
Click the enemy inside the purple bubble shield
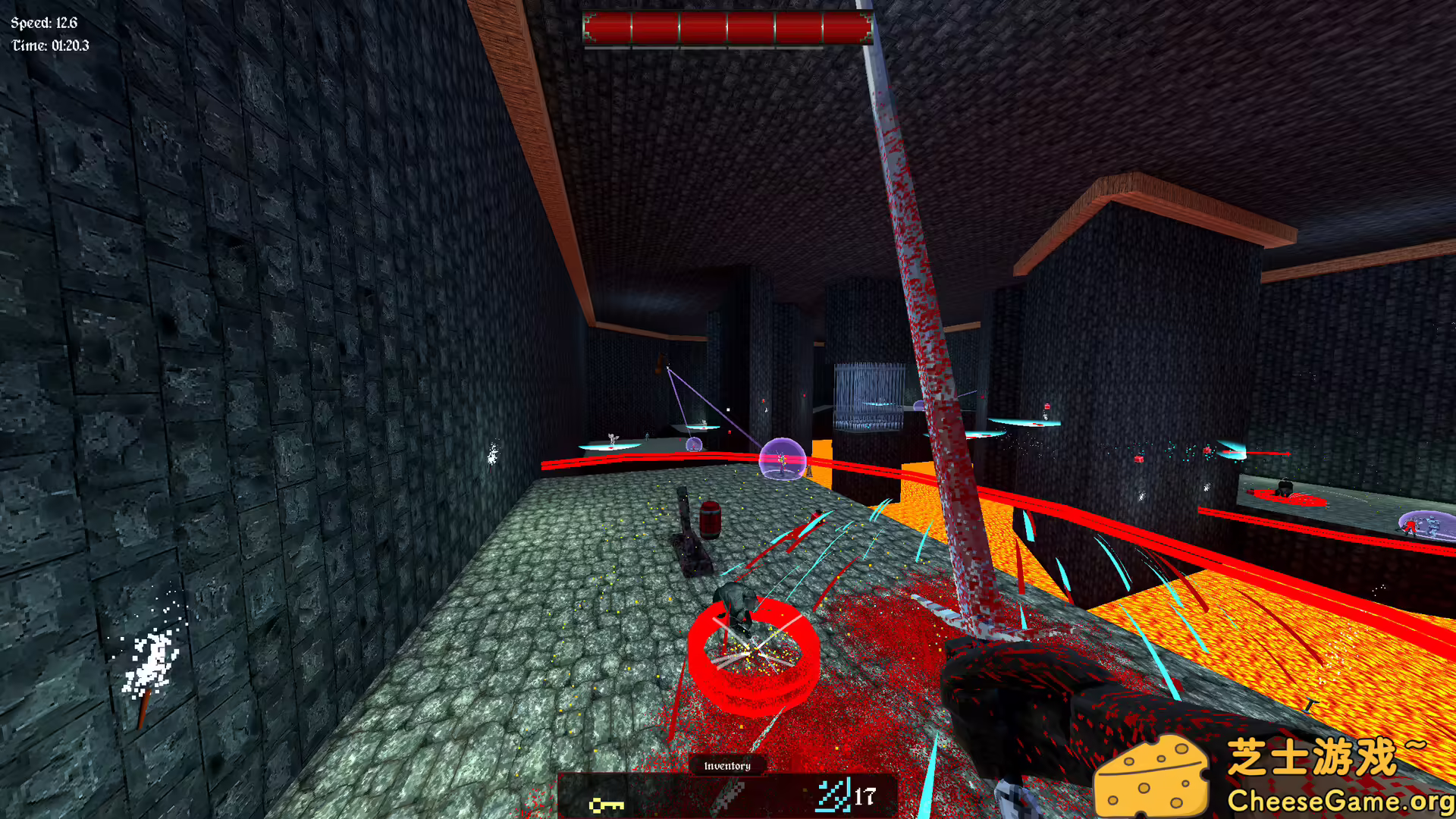(781, 463)
